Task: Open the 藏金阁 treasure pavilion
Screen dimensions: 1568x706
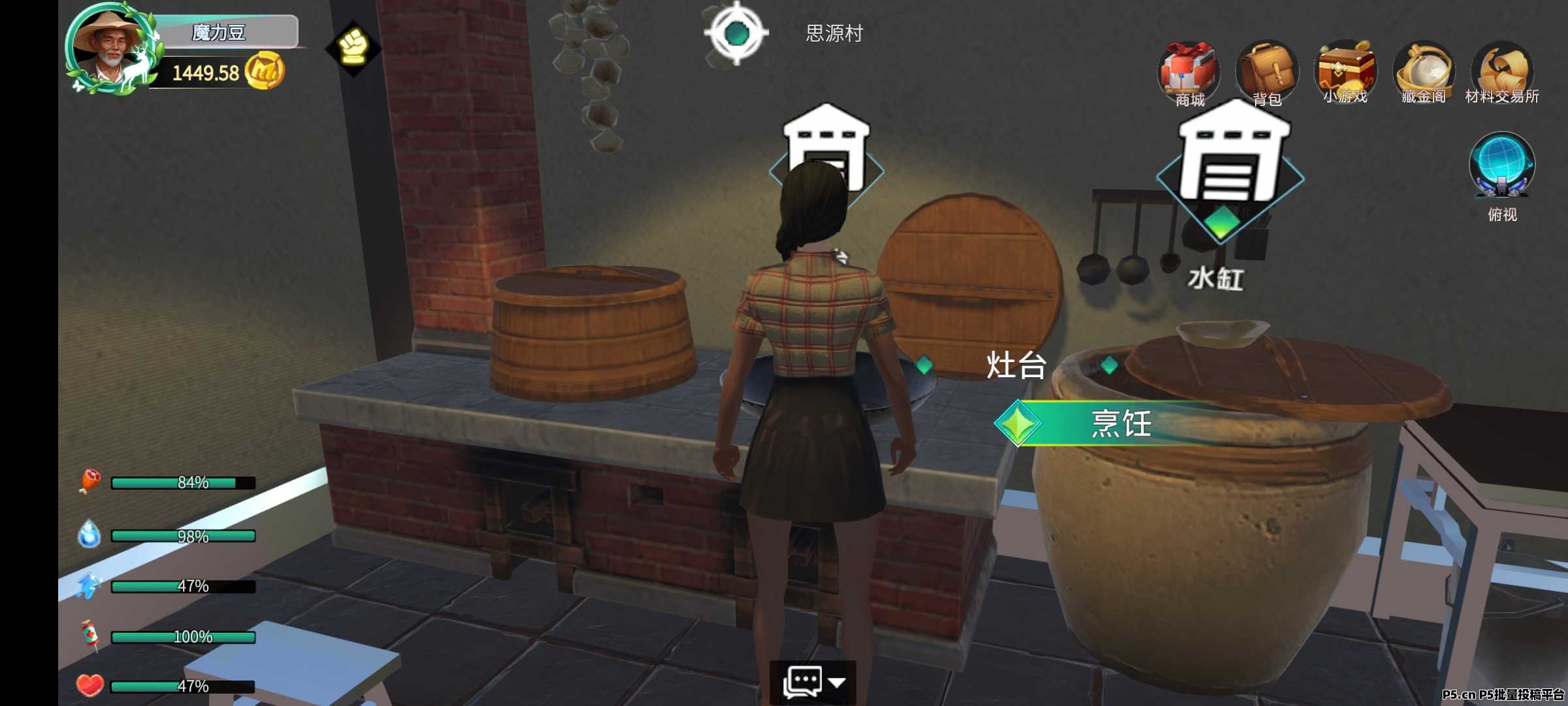Action: click(x=1423, y=70)
